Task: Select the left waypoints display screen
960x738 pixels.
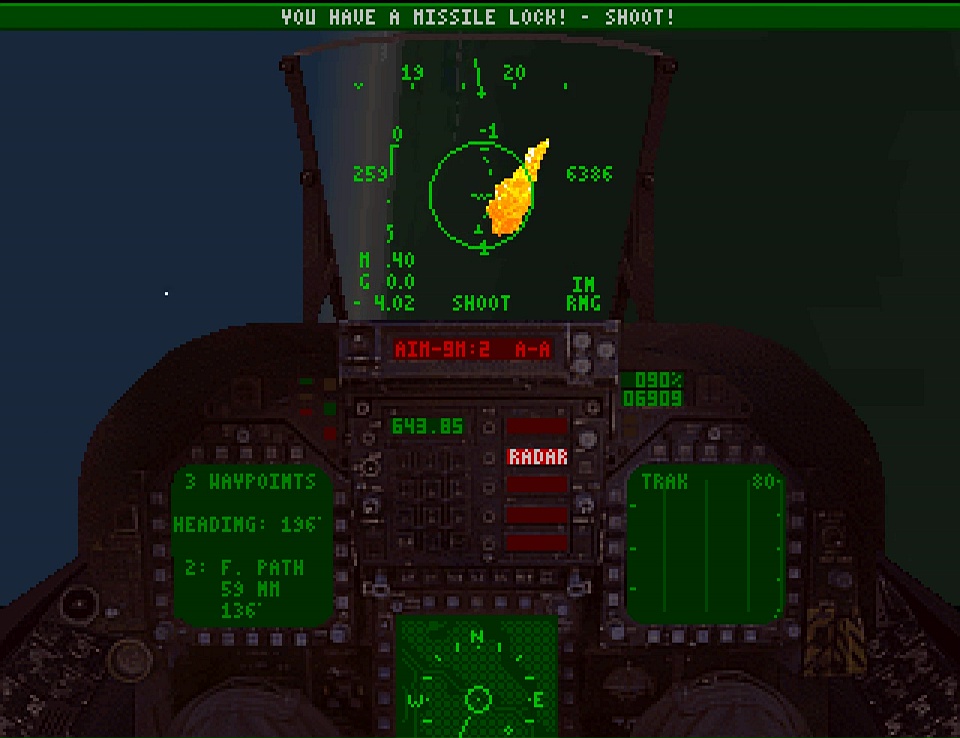Action: pyautogui.click(x=252, y=545)
